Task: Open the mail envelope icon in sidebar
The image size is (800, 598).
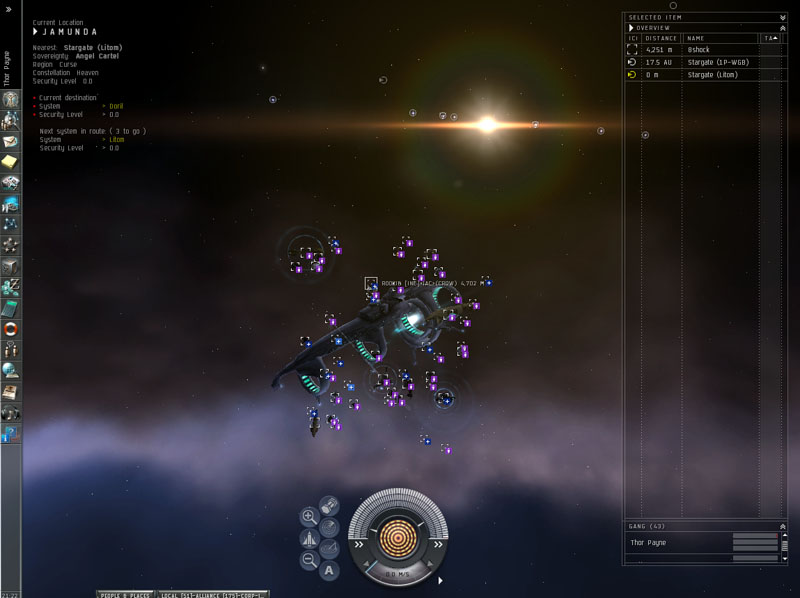Action: click(10, 140)
